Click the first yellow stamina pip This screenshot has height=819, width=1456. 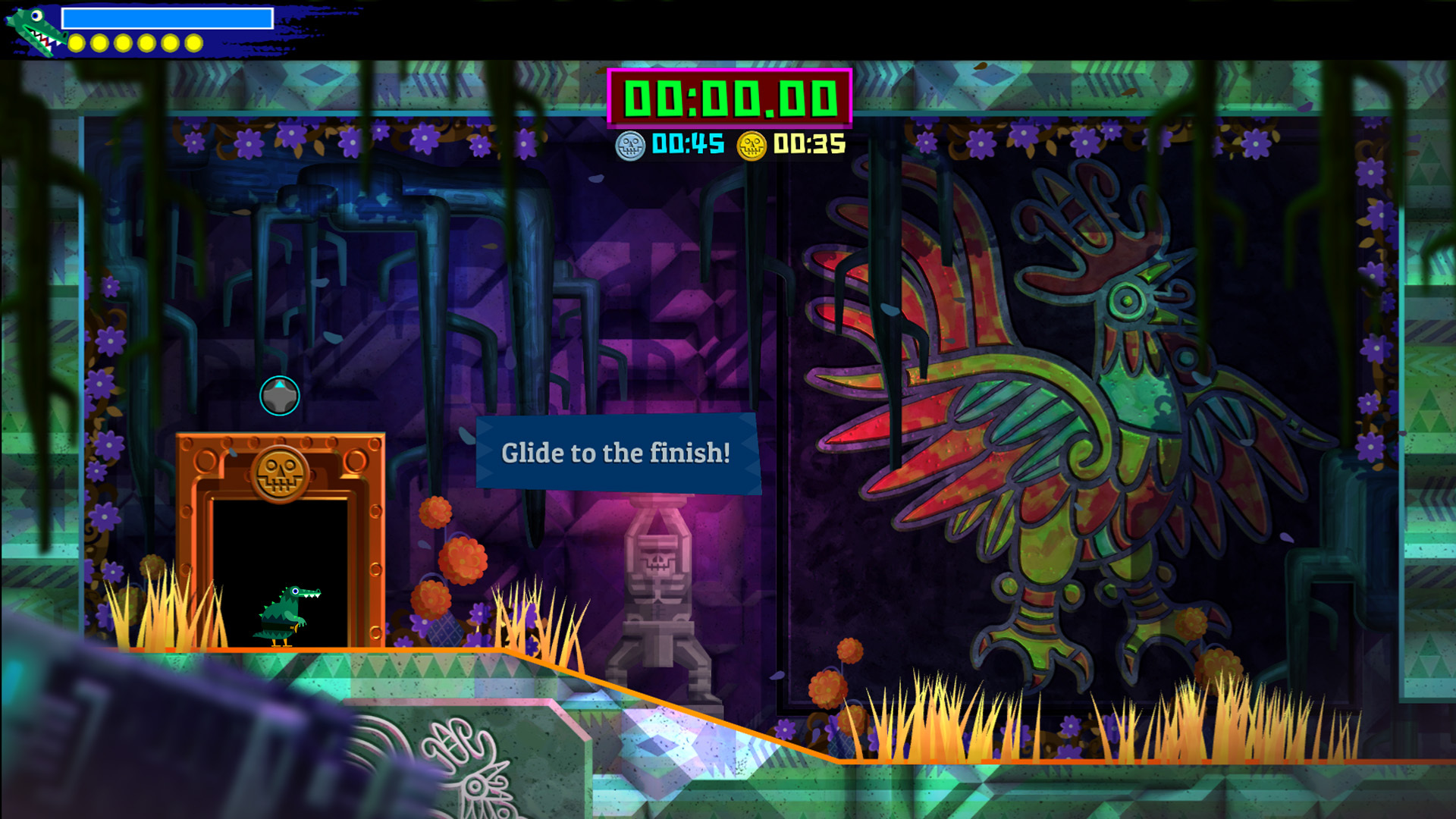coord(77,43)
